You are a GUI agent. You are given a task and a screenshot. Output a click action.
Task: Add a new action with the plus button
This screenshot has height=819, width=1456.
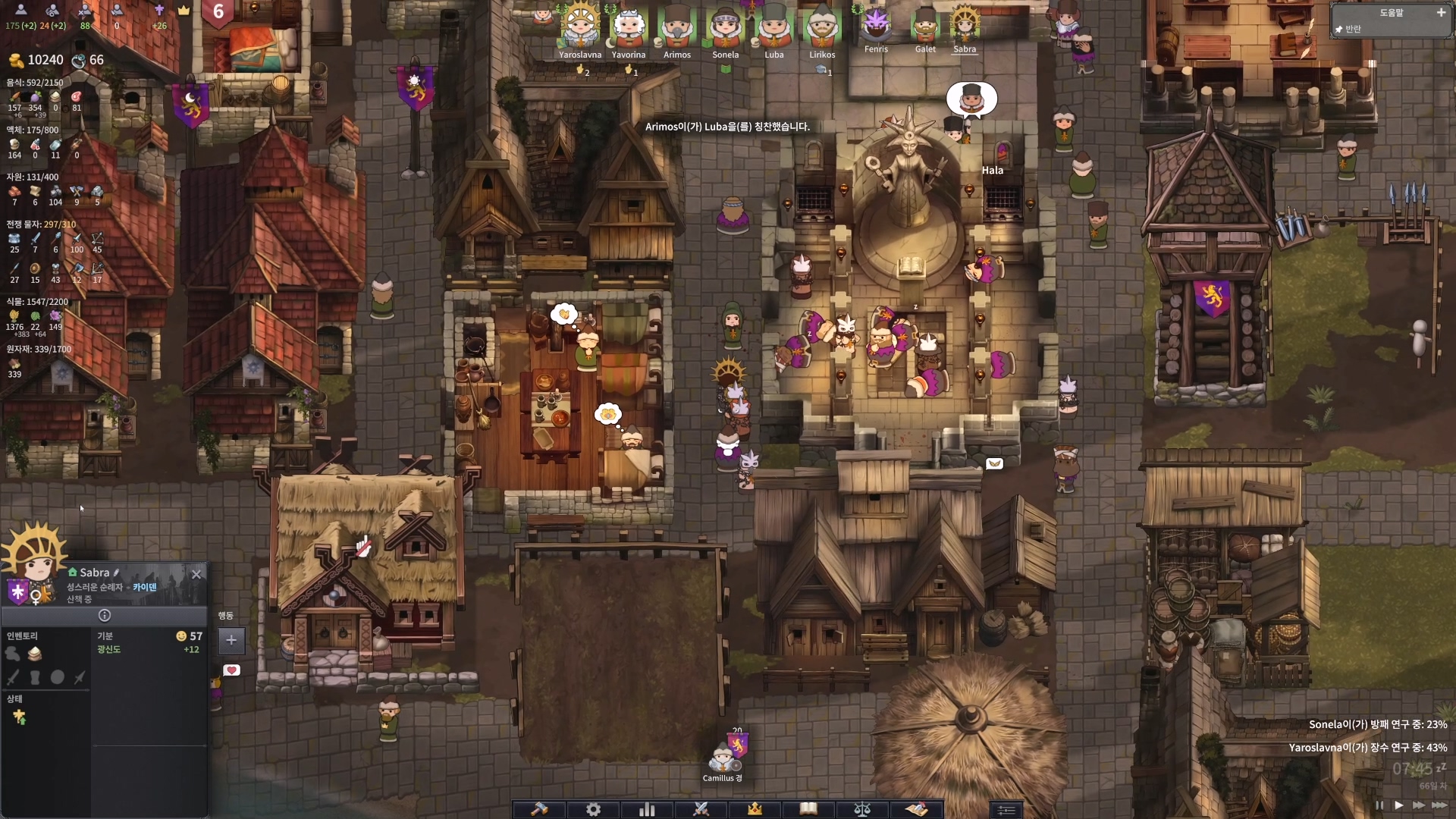pyautogui.click(x=231, y=640)
